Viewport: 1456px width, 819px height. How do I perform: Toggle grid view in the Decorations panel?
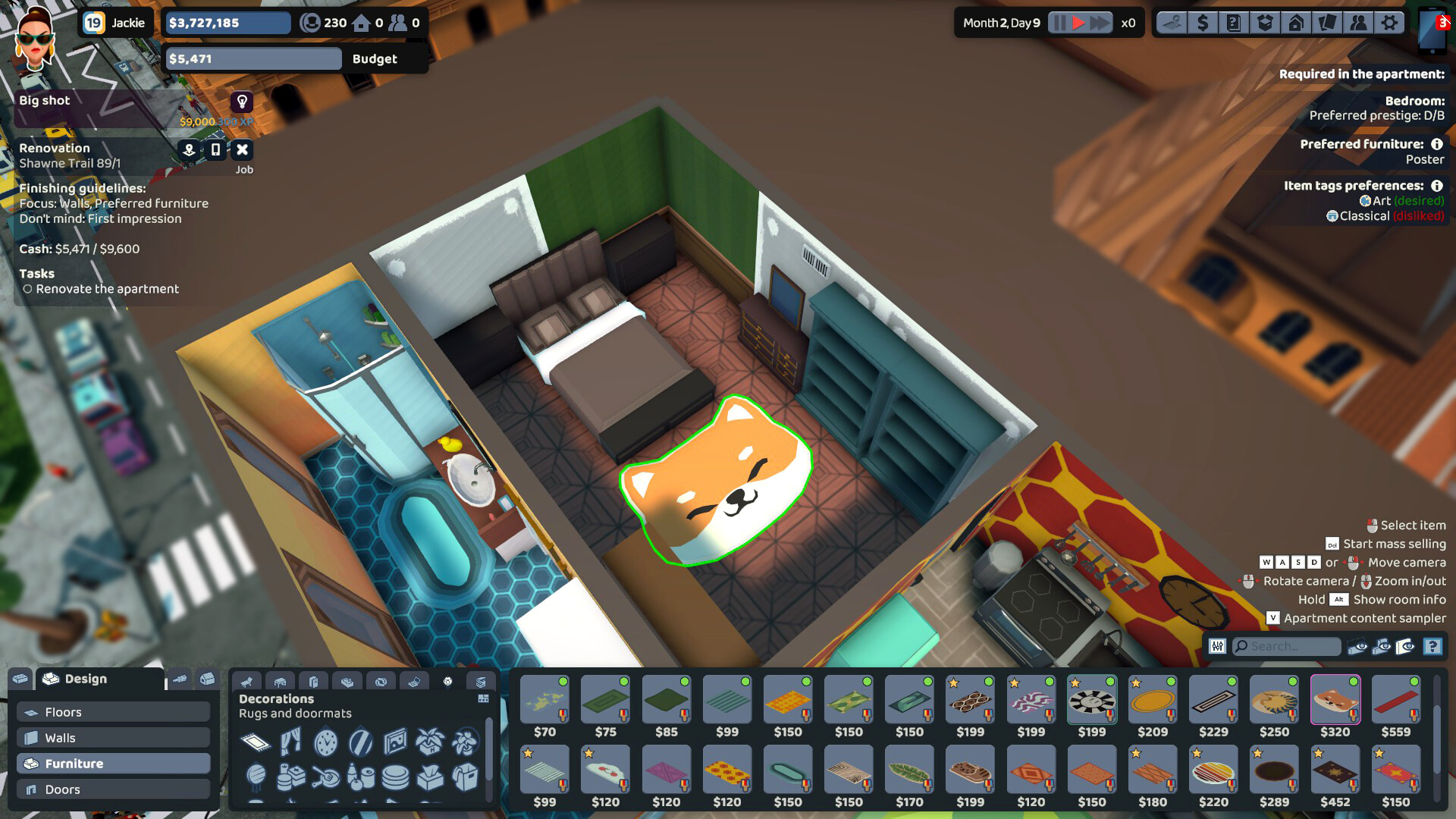pyautogui.click(x=483, y=698)
